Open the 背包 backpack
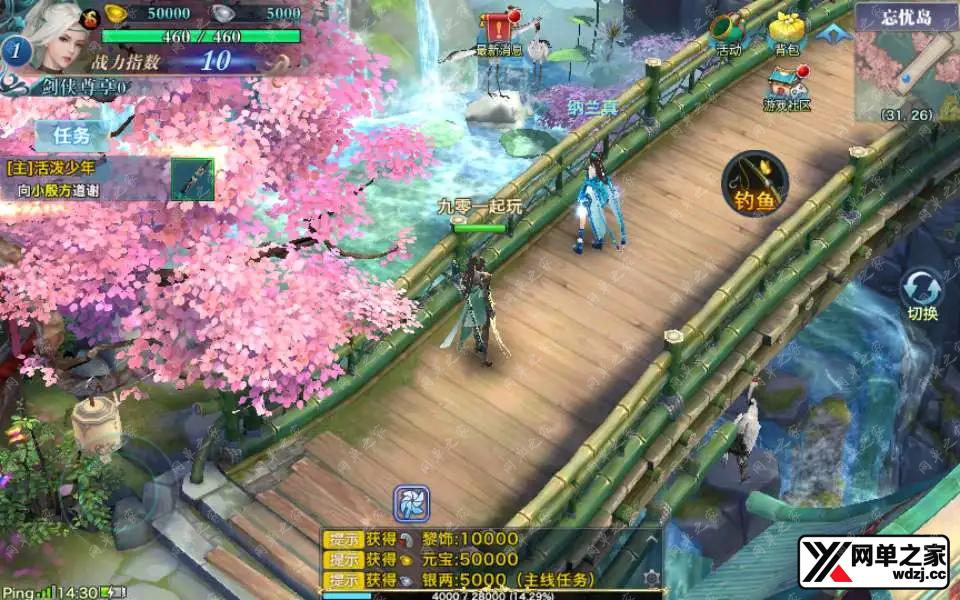Image resolution: width=960 pixels, height=600 pixels. tap(786, 32)
